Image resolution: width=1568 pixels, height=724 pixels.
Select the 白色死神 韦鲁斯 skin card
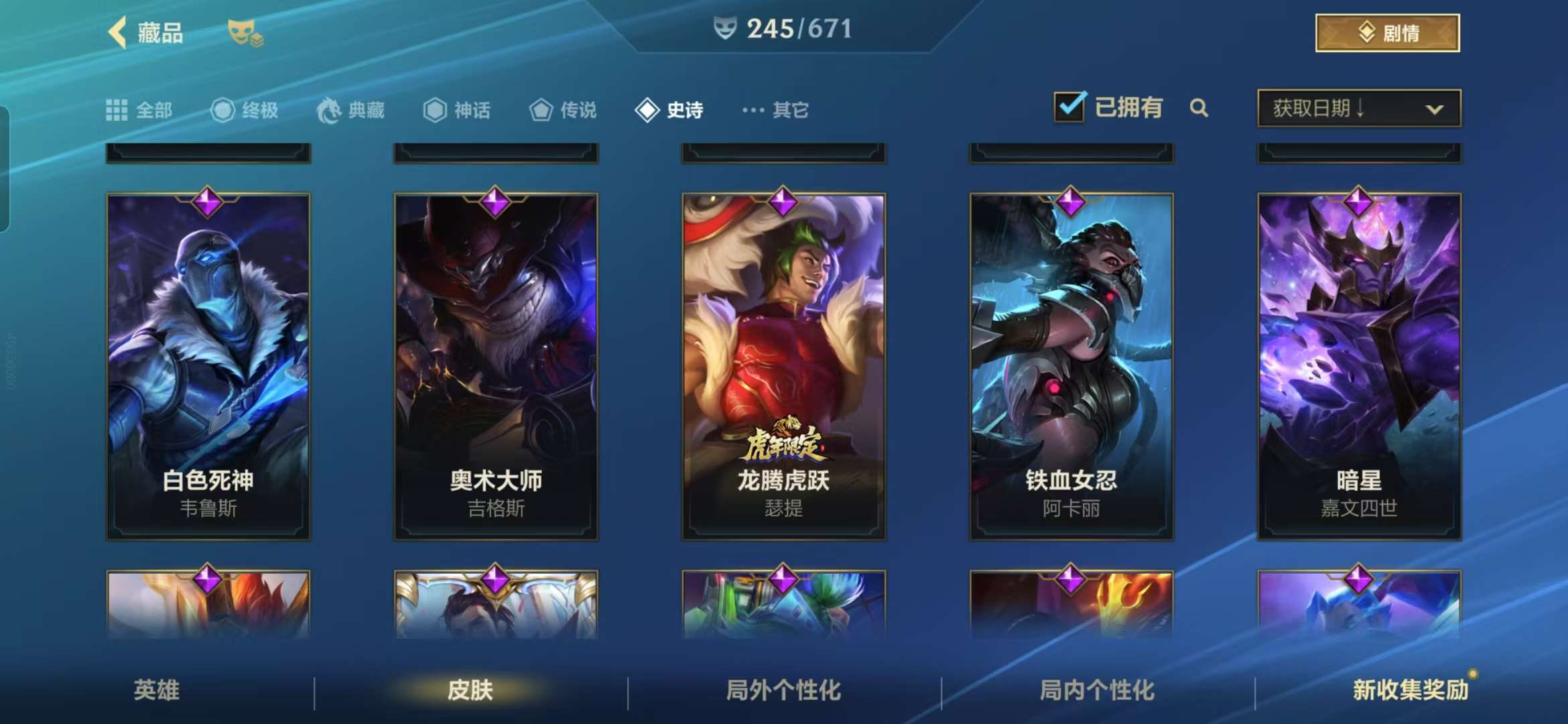click(x=208, y=366)
